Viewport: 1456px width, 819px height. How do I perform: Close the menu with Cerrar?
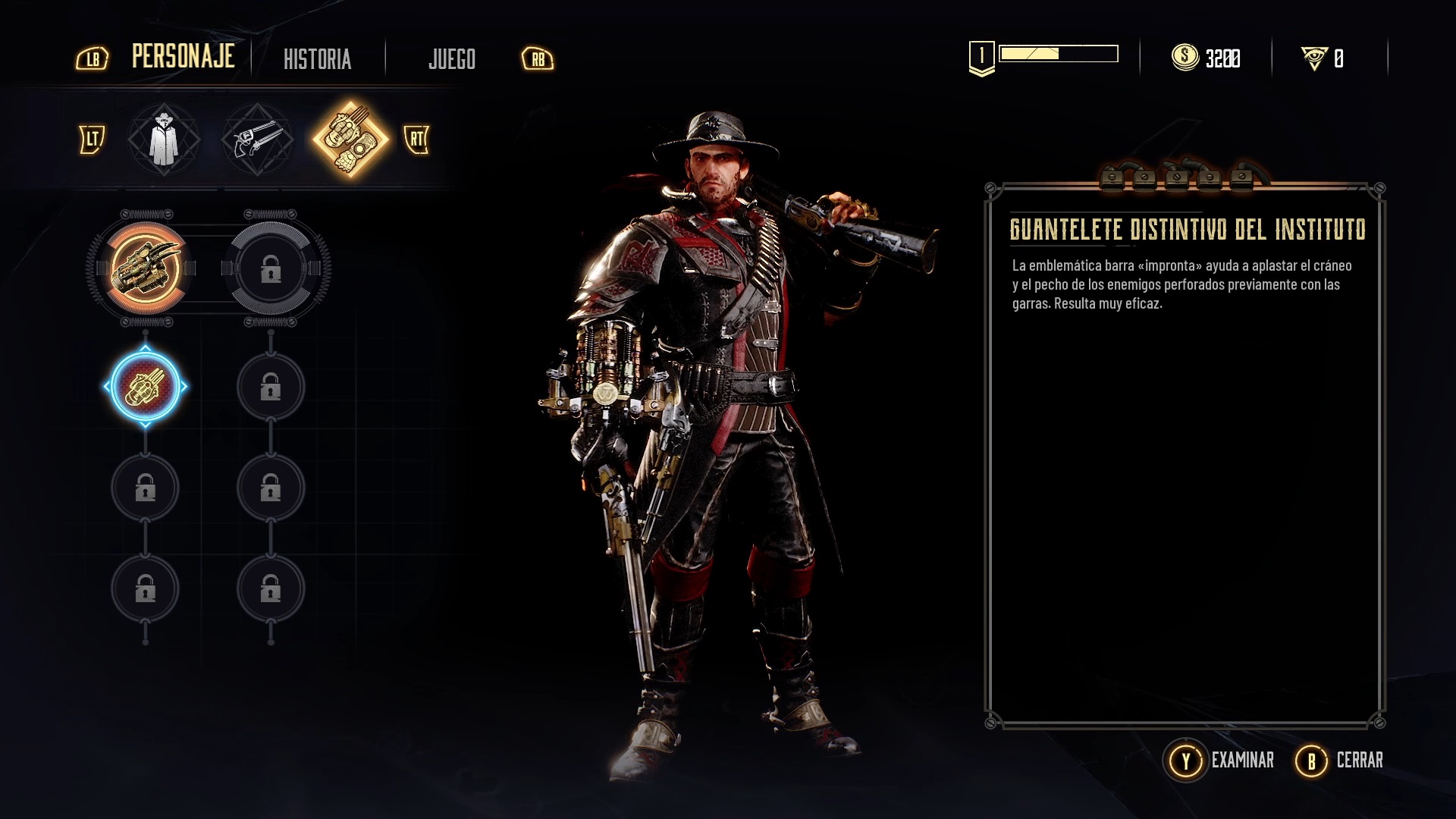1340,760
